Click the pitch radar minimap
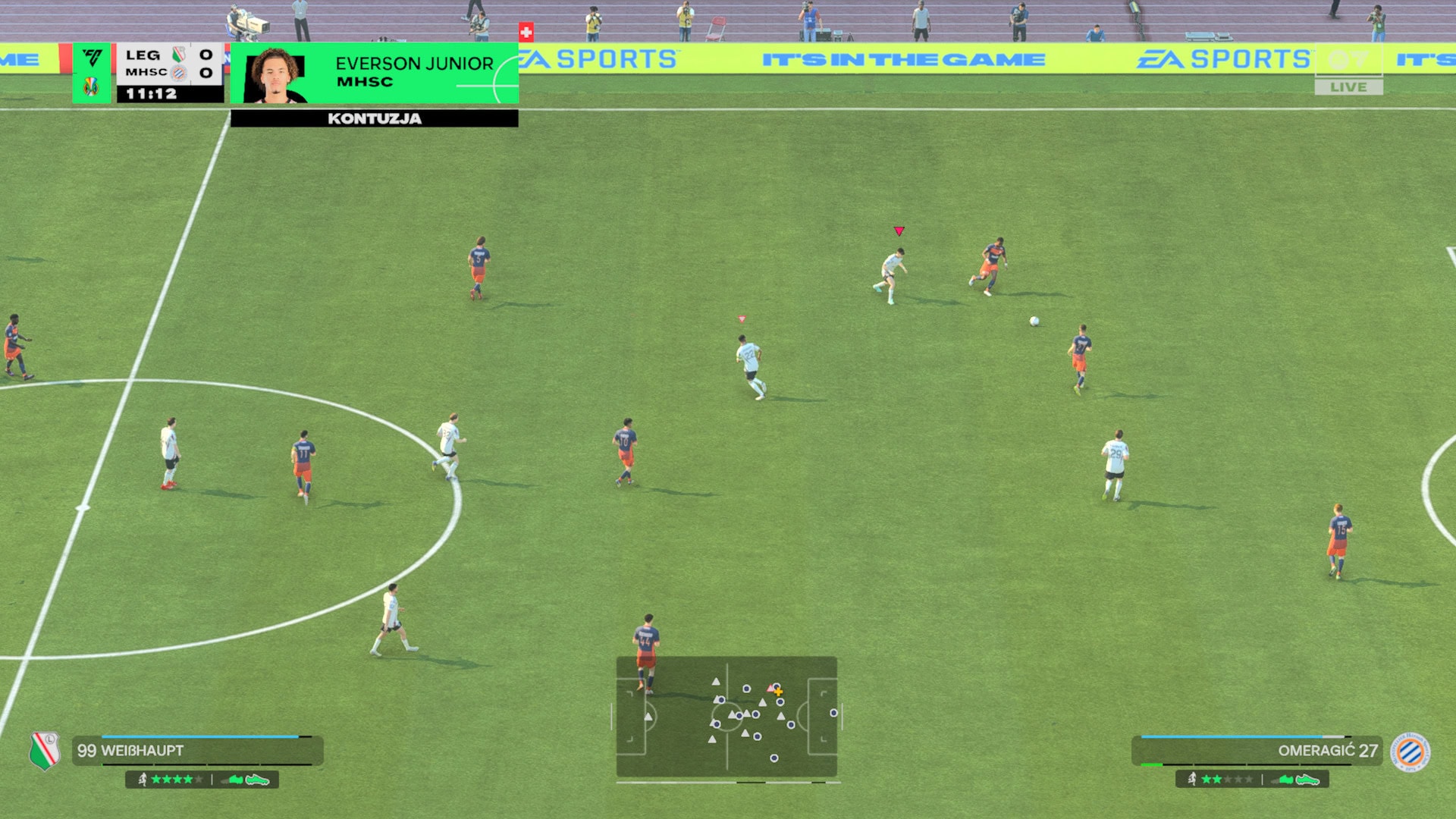Image resolution: width=1456 pixels, height=819 pixels. pos(726,717)
